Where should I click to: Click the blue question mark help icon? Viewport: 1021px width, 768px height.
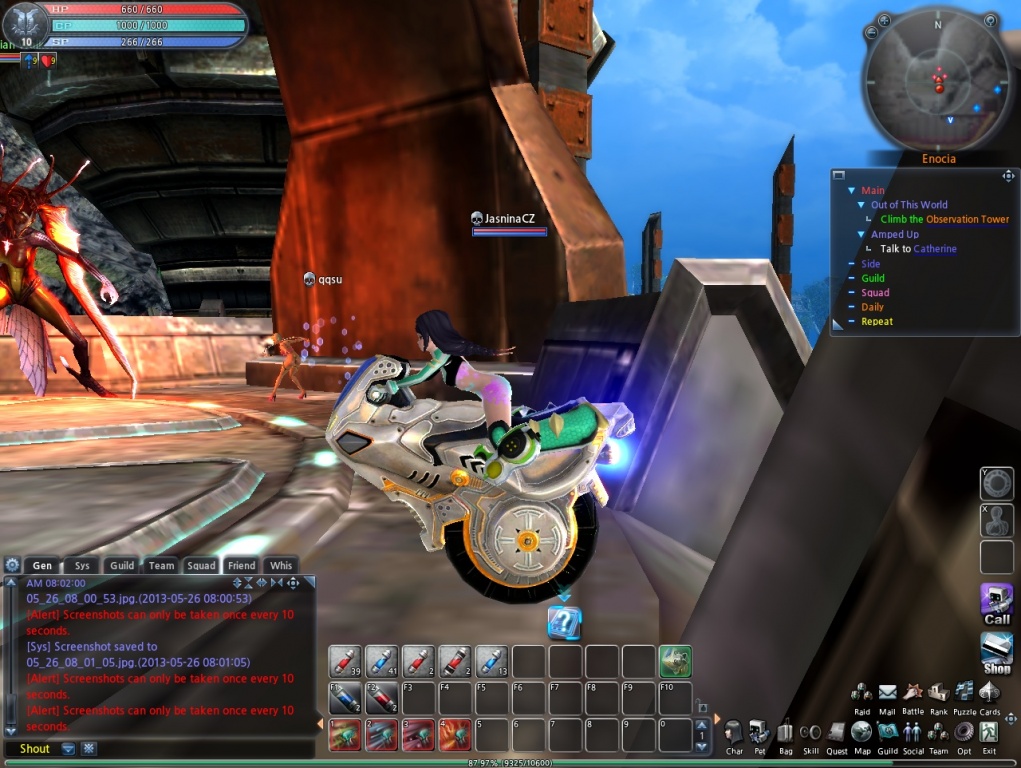[564, 623]
